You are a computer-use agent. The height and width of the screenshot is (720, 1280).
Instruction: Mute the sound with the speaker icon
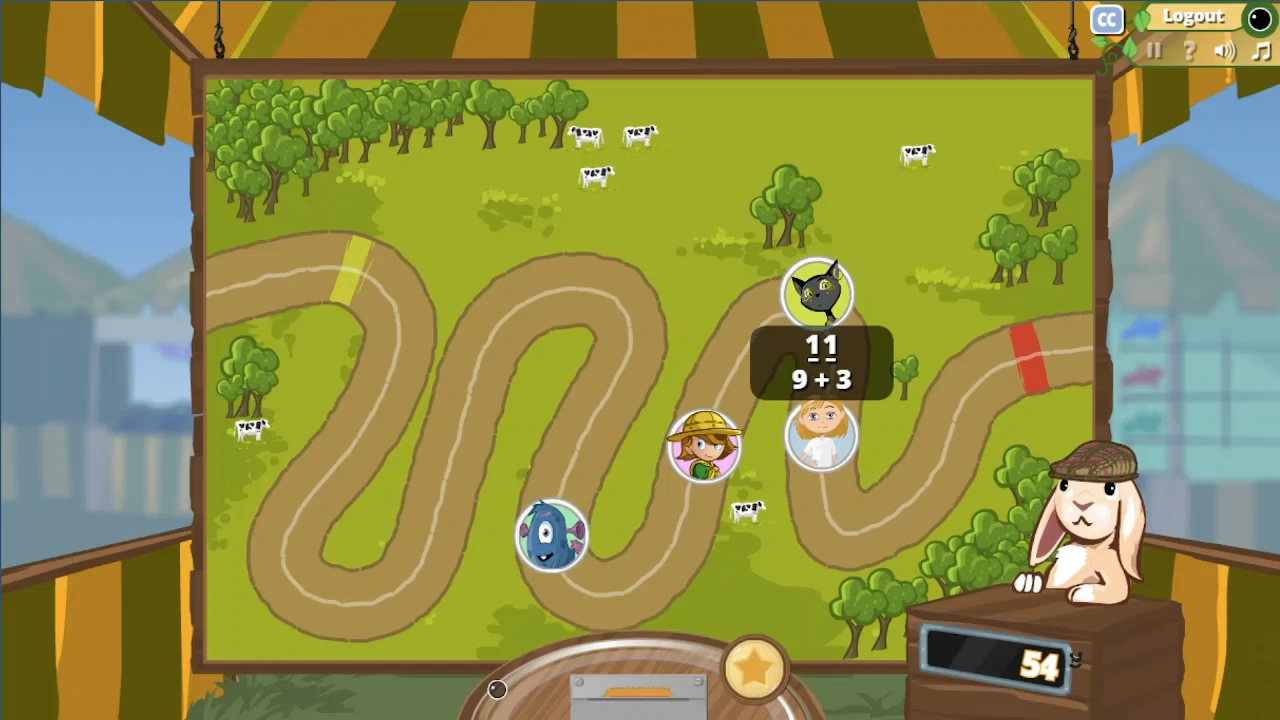point(1226,52)
